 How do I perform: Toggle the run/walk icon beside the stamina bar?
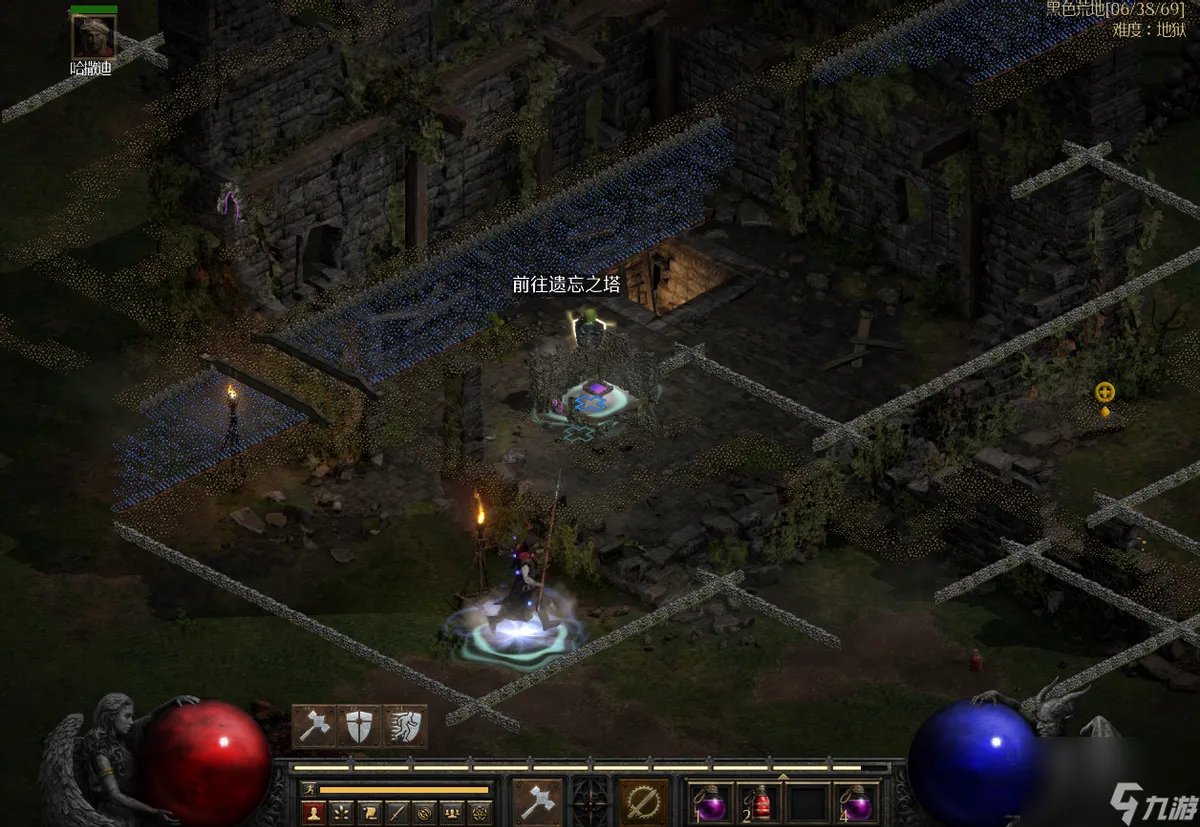tap(308, 790)
